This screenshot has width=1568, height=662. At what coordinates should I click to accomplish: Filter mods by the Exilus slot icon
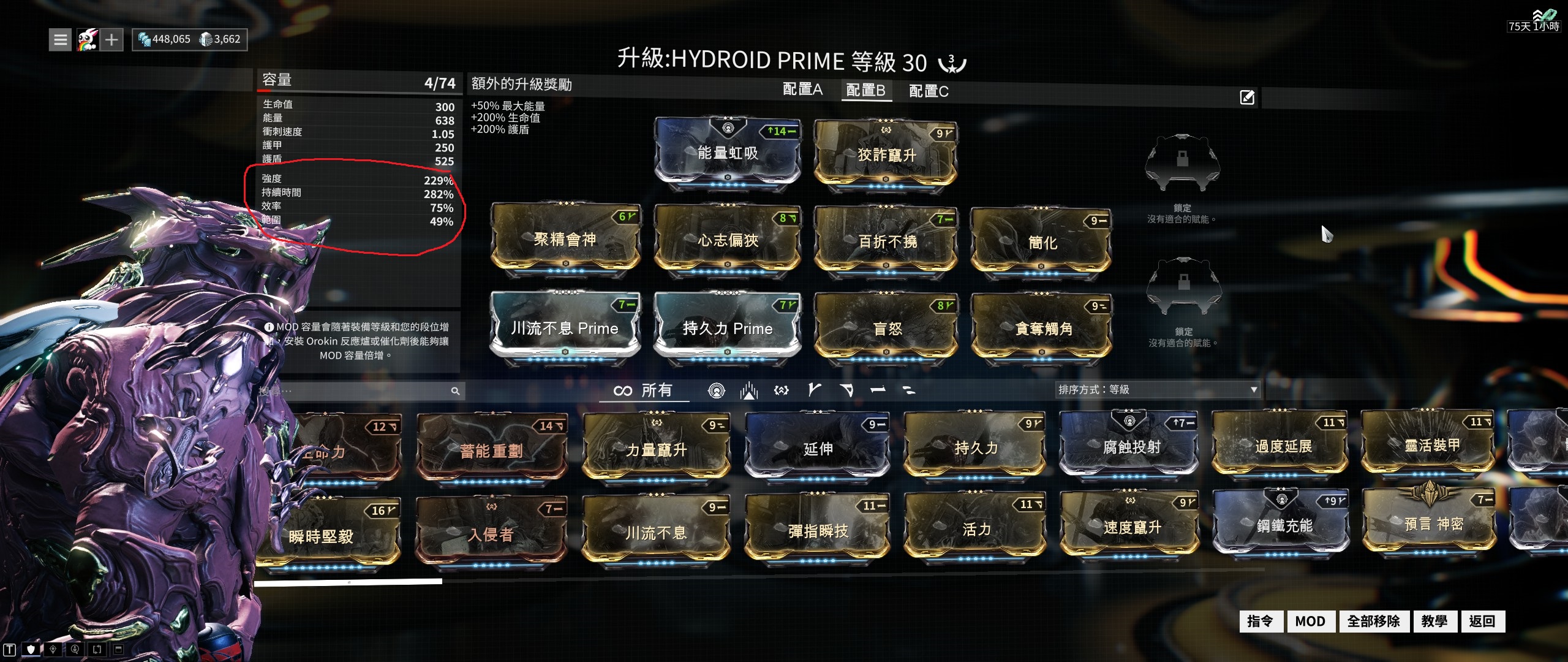click(750, 390)
